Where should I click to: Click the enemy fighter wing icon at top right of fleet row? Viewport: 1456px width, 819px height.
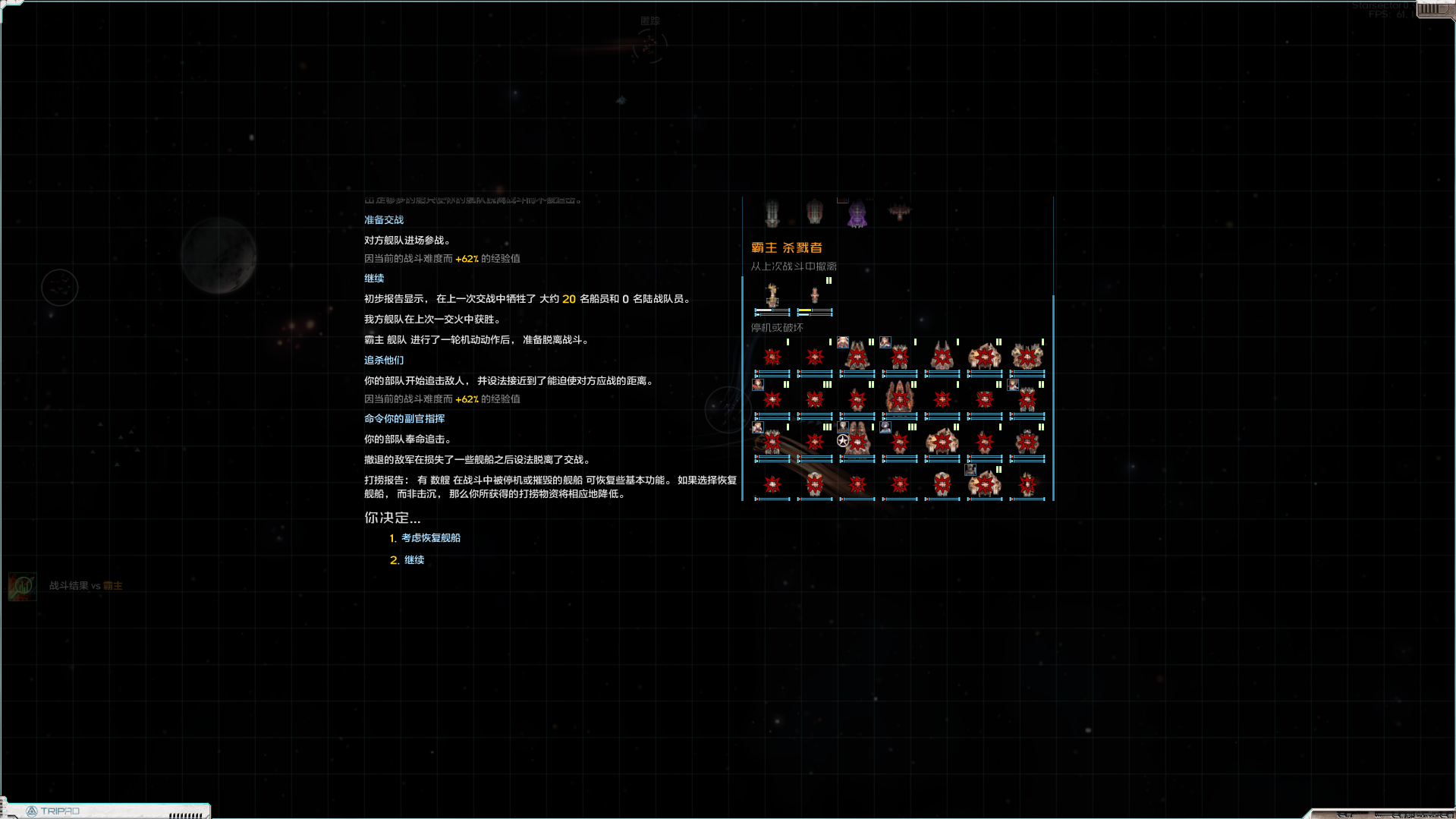click(x=899, y=209)
